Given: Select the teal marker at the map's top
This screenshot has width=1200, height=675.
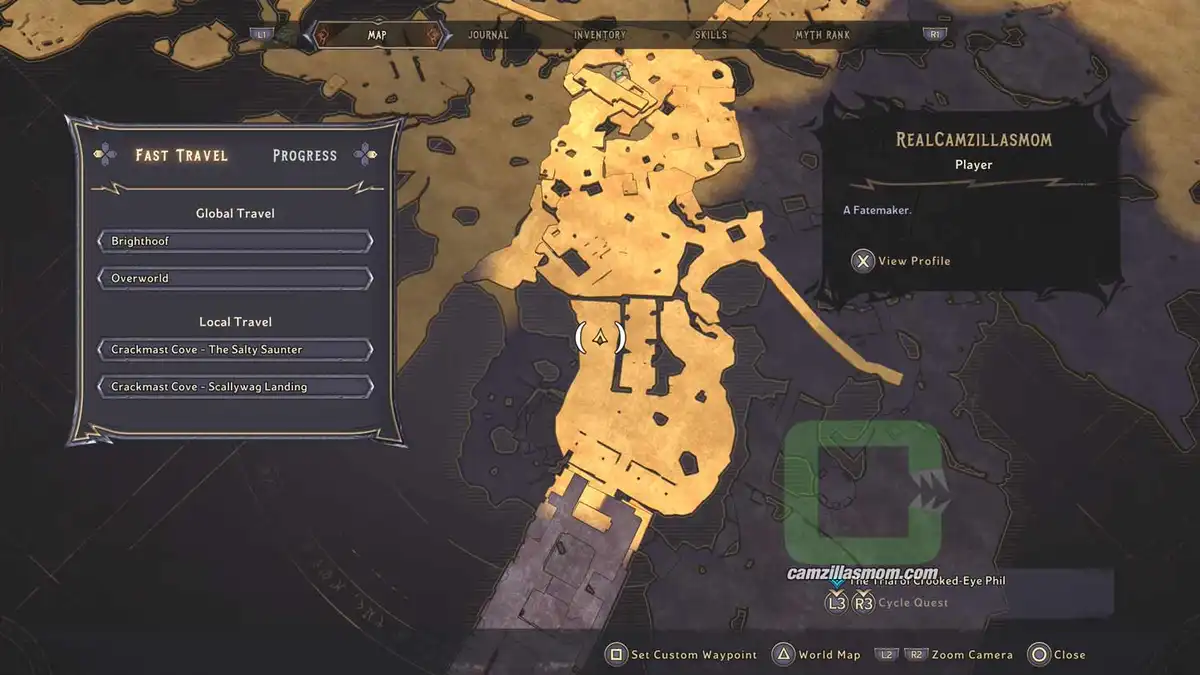Looking at the screenshot, I should pos(621,73).
